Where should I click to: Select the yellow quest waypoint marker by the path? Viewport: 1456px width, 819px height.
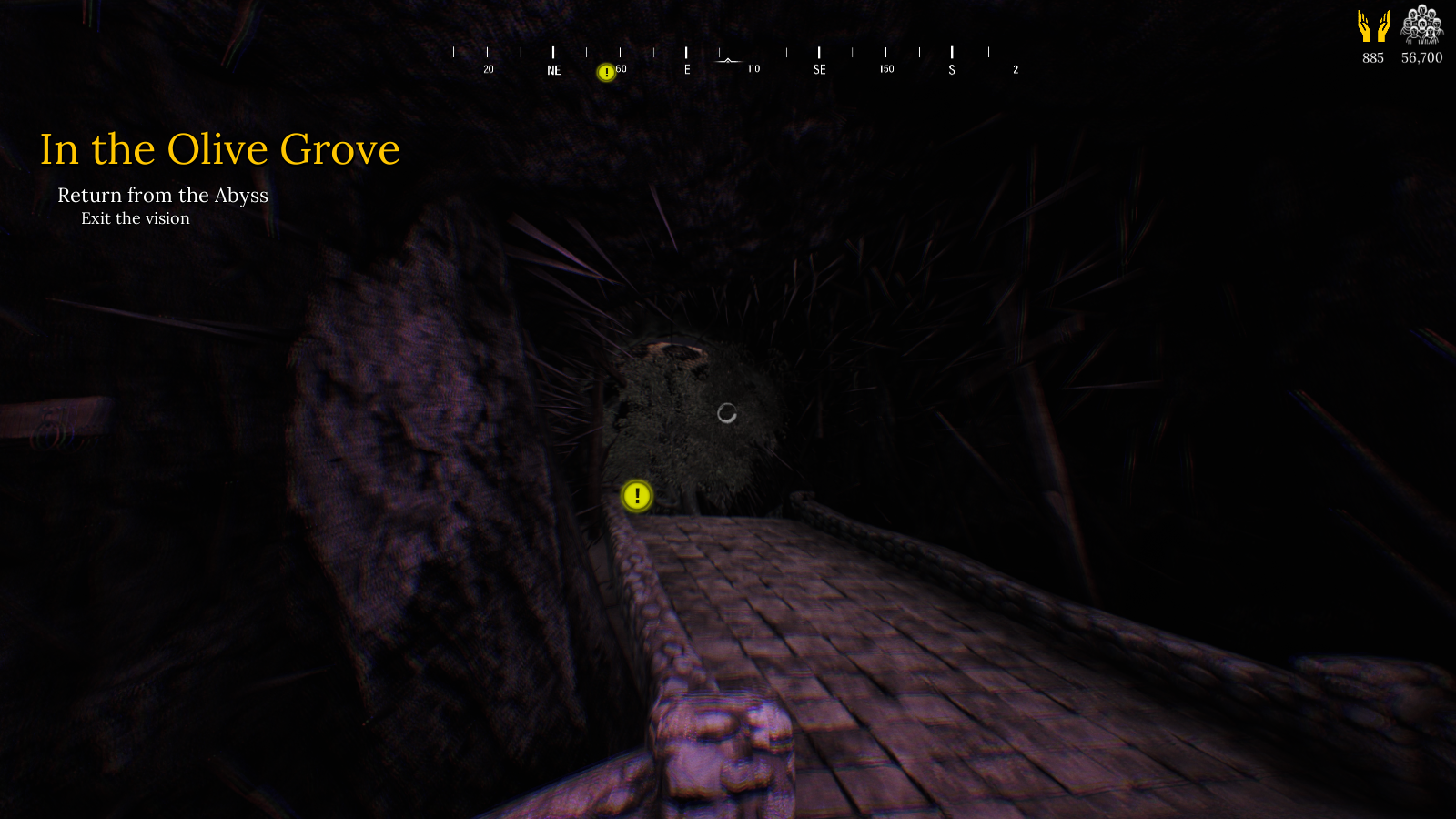point(637,496)
